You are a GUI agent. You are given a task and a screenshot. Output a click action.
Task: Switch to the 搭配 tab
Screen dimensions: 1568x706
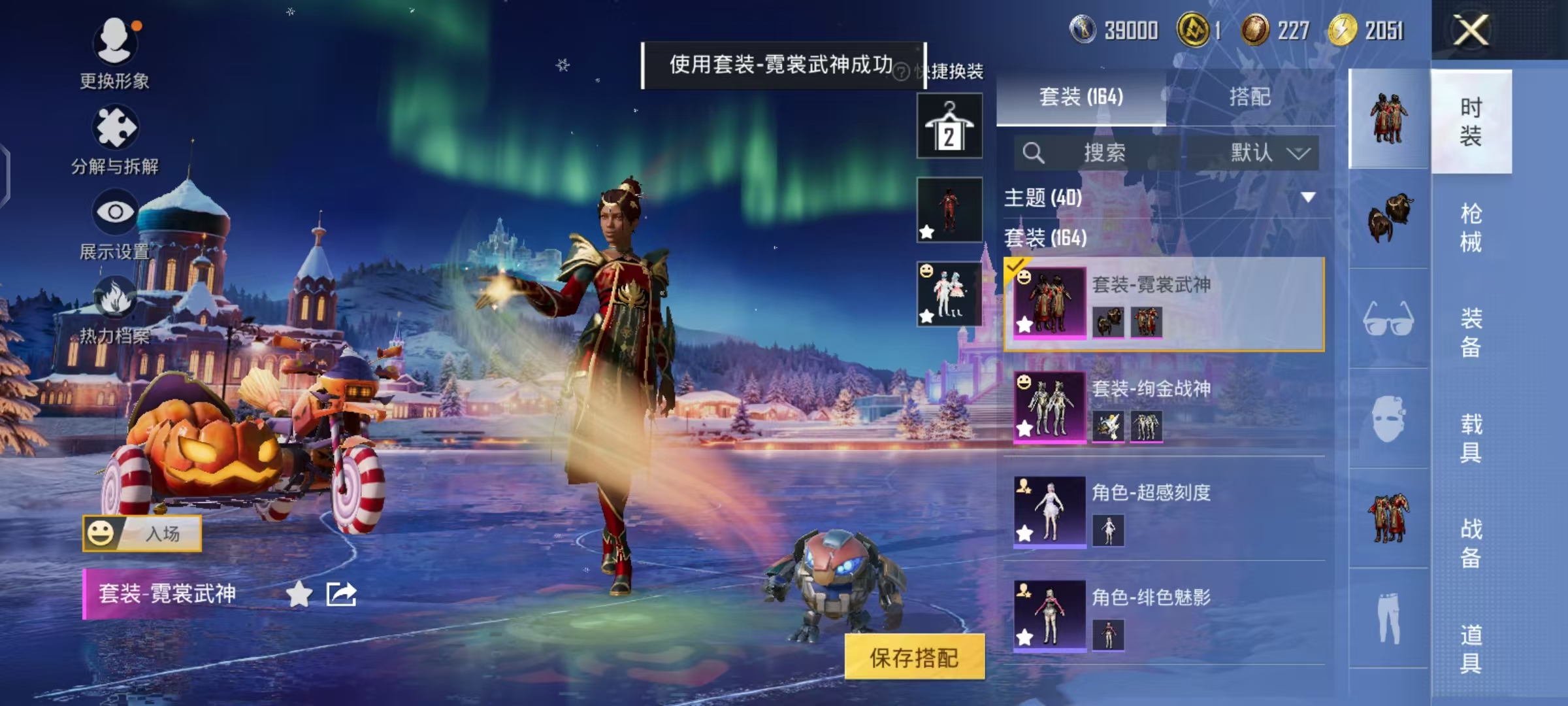coord(1250,97)
